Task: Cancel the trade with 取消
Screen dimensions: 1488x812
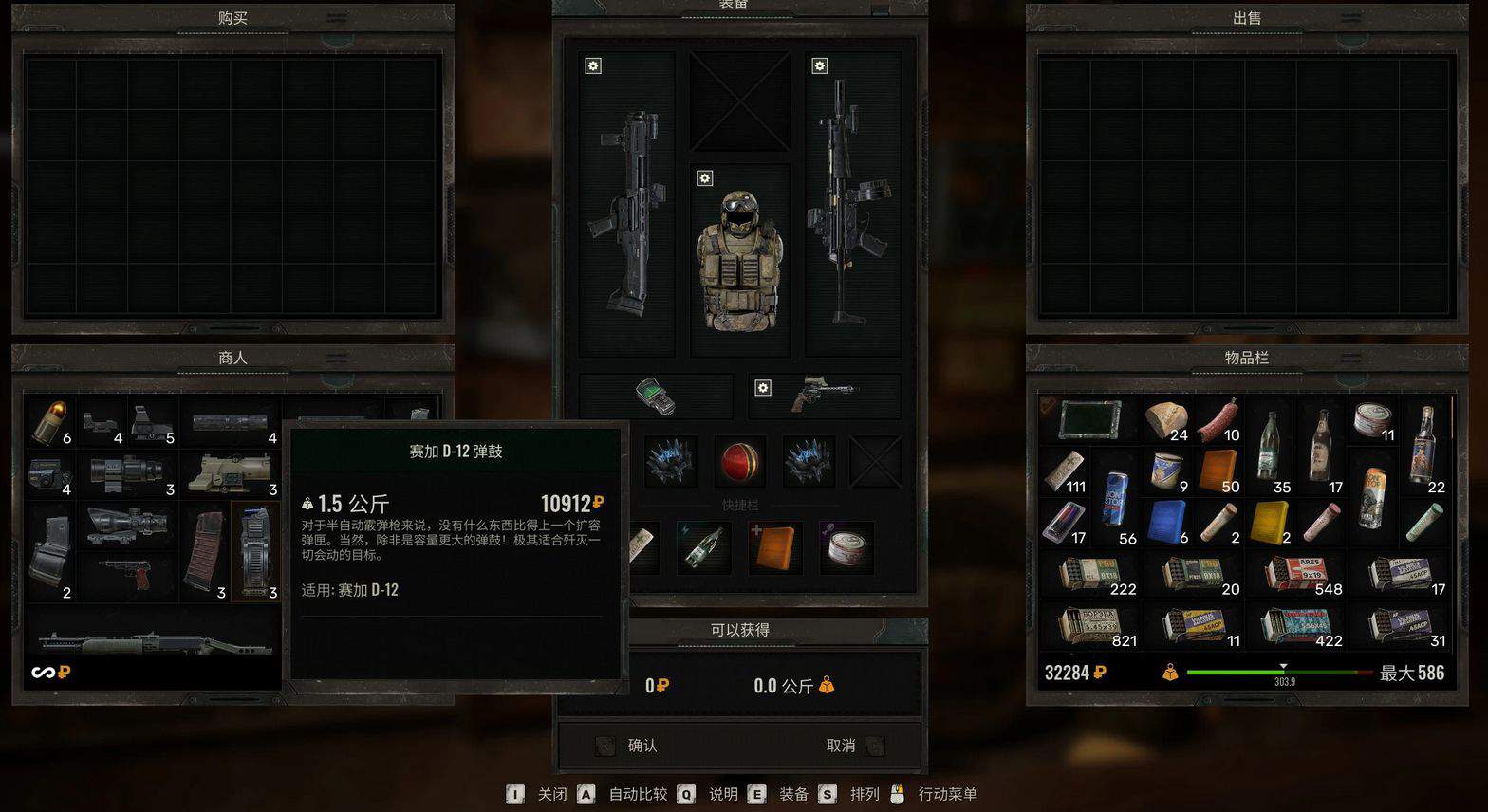Action: coord(841,746)
